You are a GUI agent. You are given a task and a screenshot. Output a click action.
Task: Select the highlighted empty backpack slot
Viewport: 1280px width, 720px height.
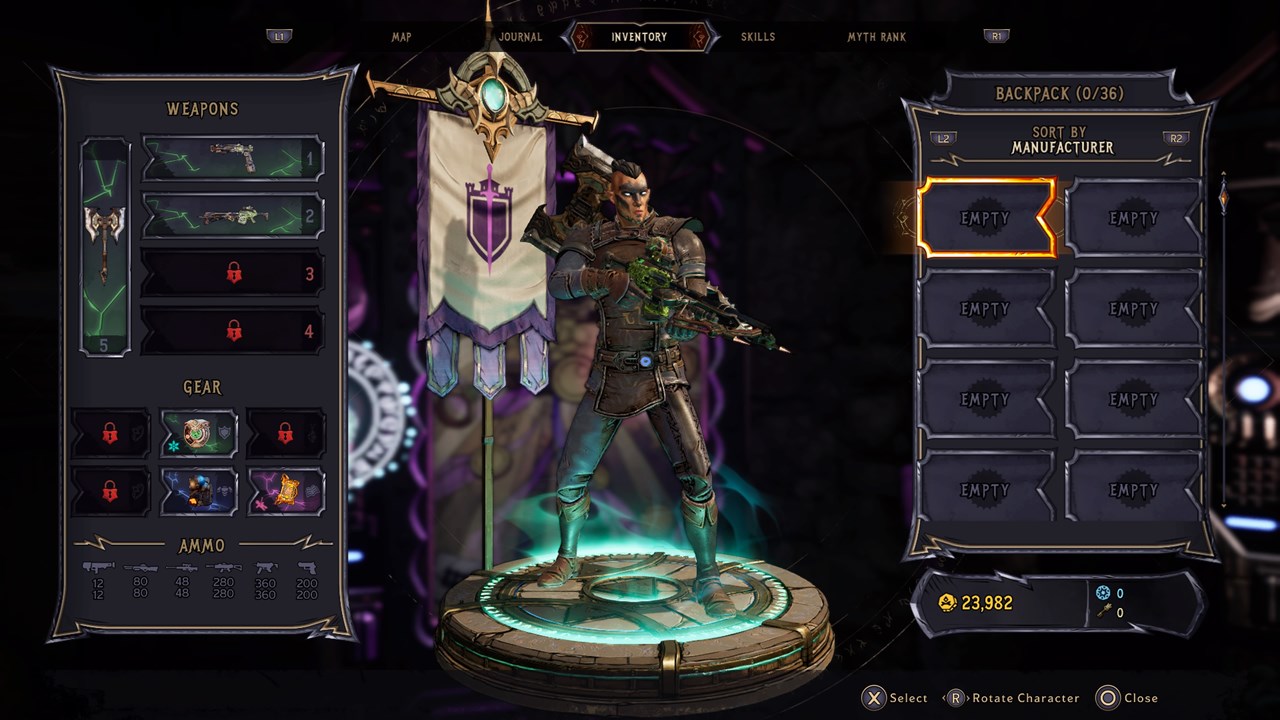tap(986, 218)
